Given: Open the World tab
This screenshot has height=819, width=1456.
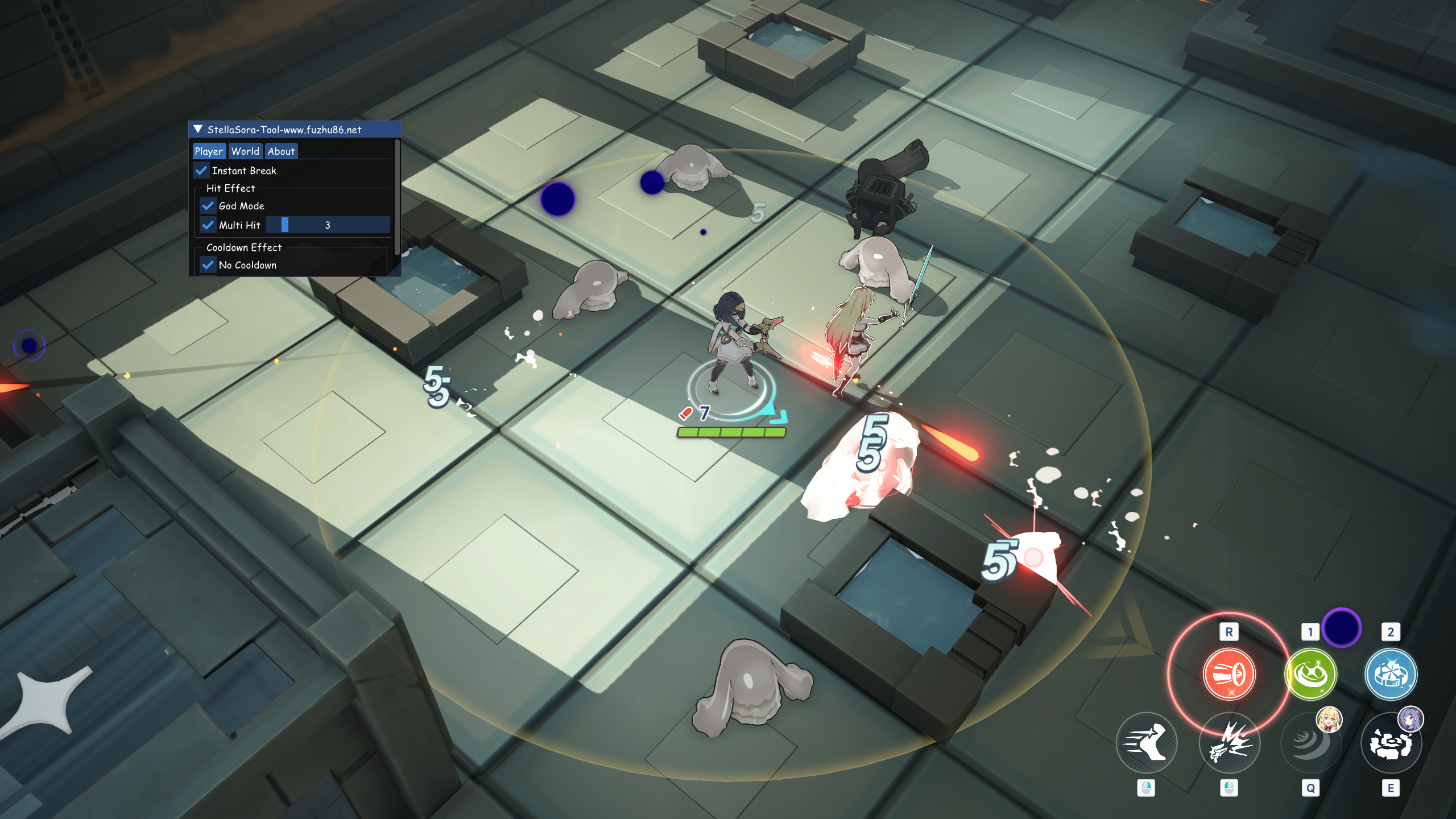Looking at the screenshot, I should tap(245, 151).
